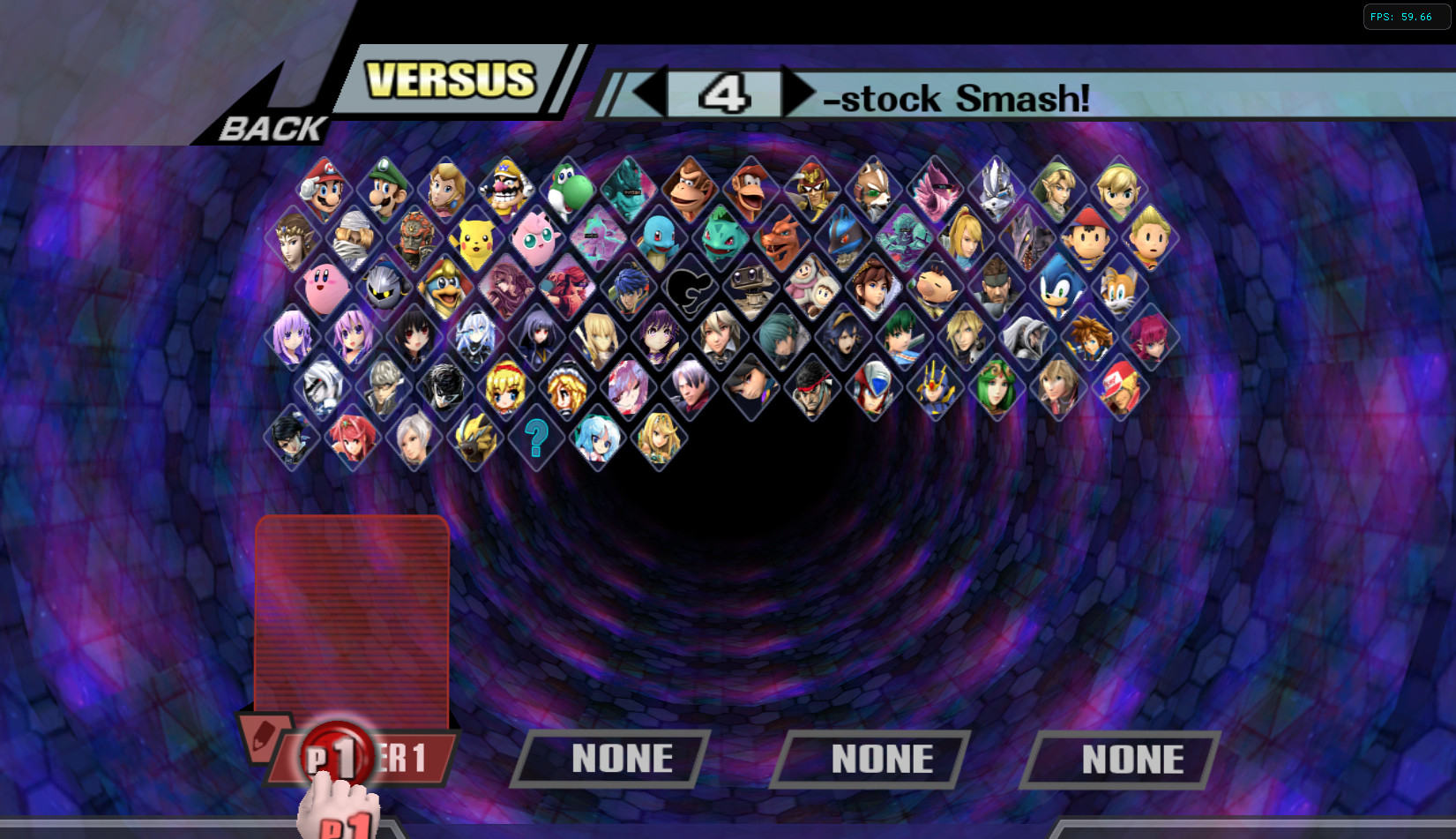Open the VERSUS mode banner
The image size is (1456, 839).
(450, 81)
